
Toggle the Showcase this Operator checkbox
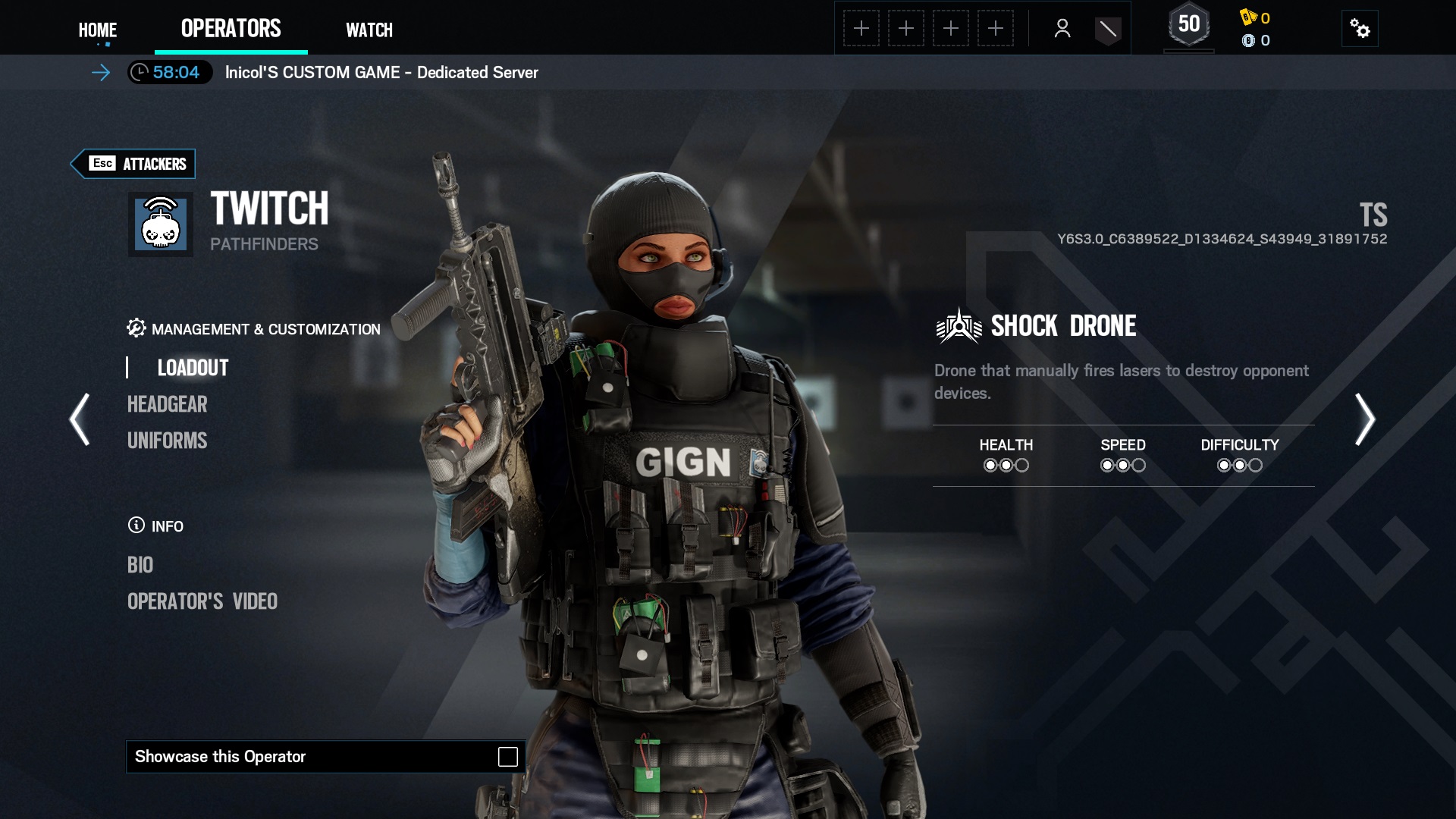tap(507, 757)
